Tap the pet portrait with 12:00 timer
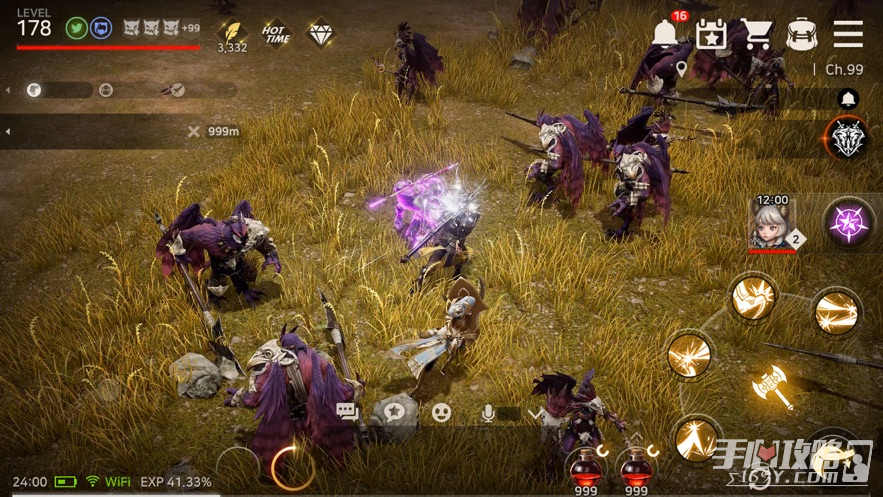The width and height of the screenshot is (883, 497). click(772, 222)
